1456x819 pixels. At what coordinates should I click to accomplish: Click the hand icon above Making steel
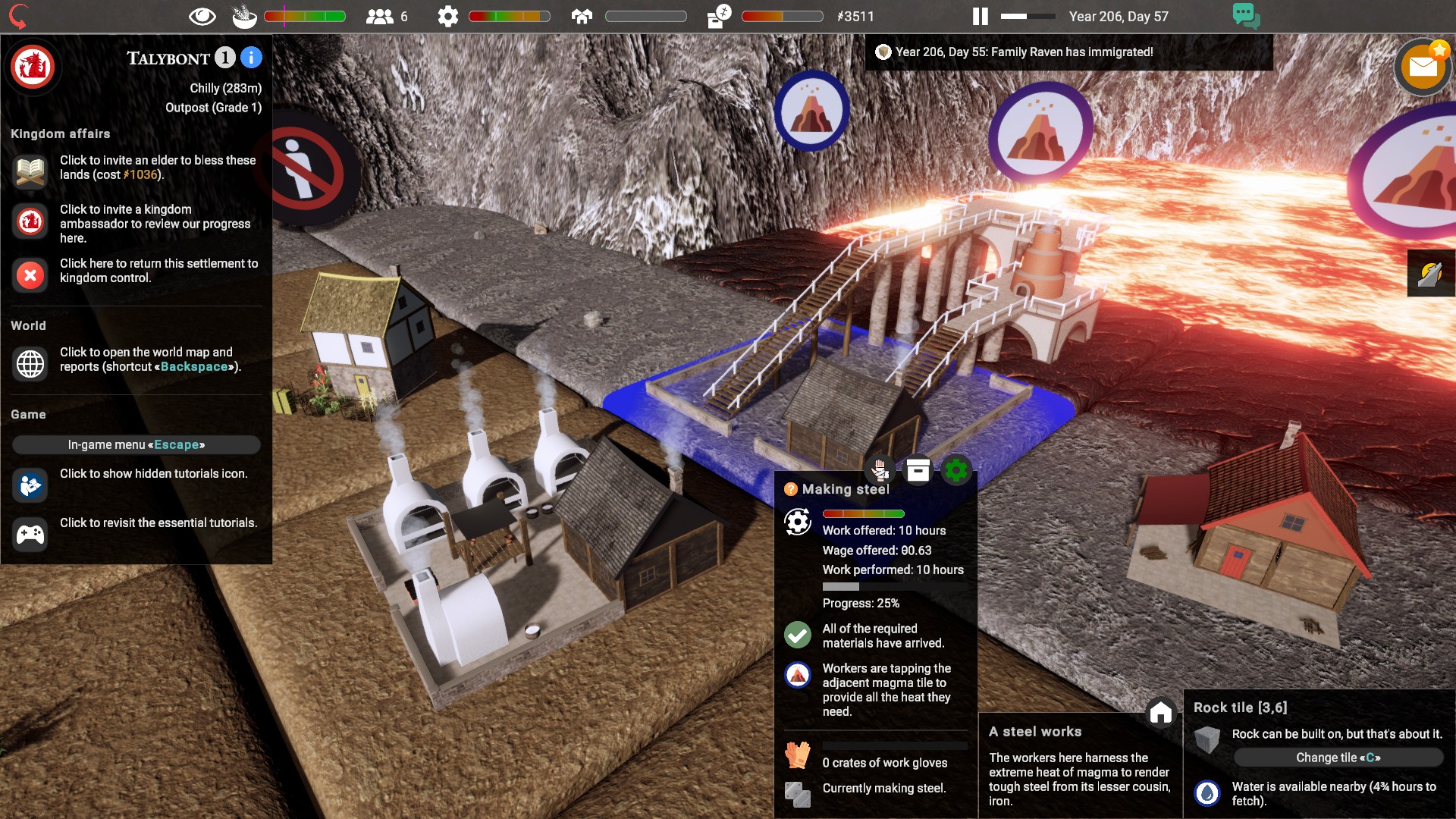point(880,471)
